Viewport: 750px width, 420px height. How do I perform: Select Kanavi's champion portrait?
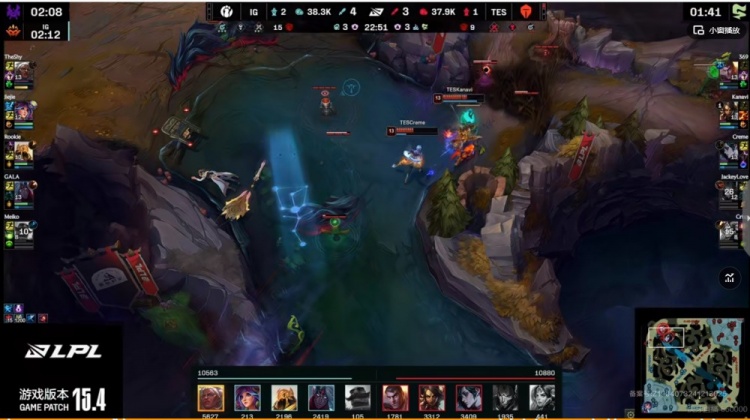point(731,112)
